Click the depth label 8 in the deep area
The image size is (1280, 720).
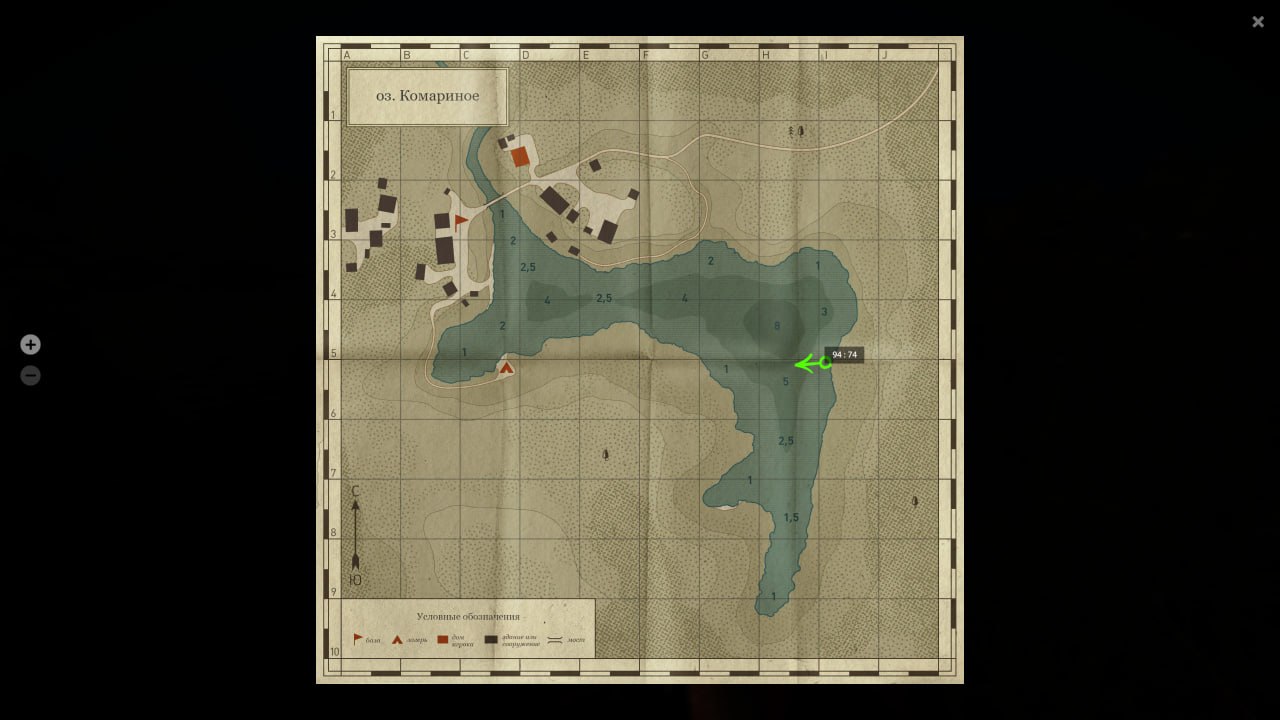coord(777,325)
